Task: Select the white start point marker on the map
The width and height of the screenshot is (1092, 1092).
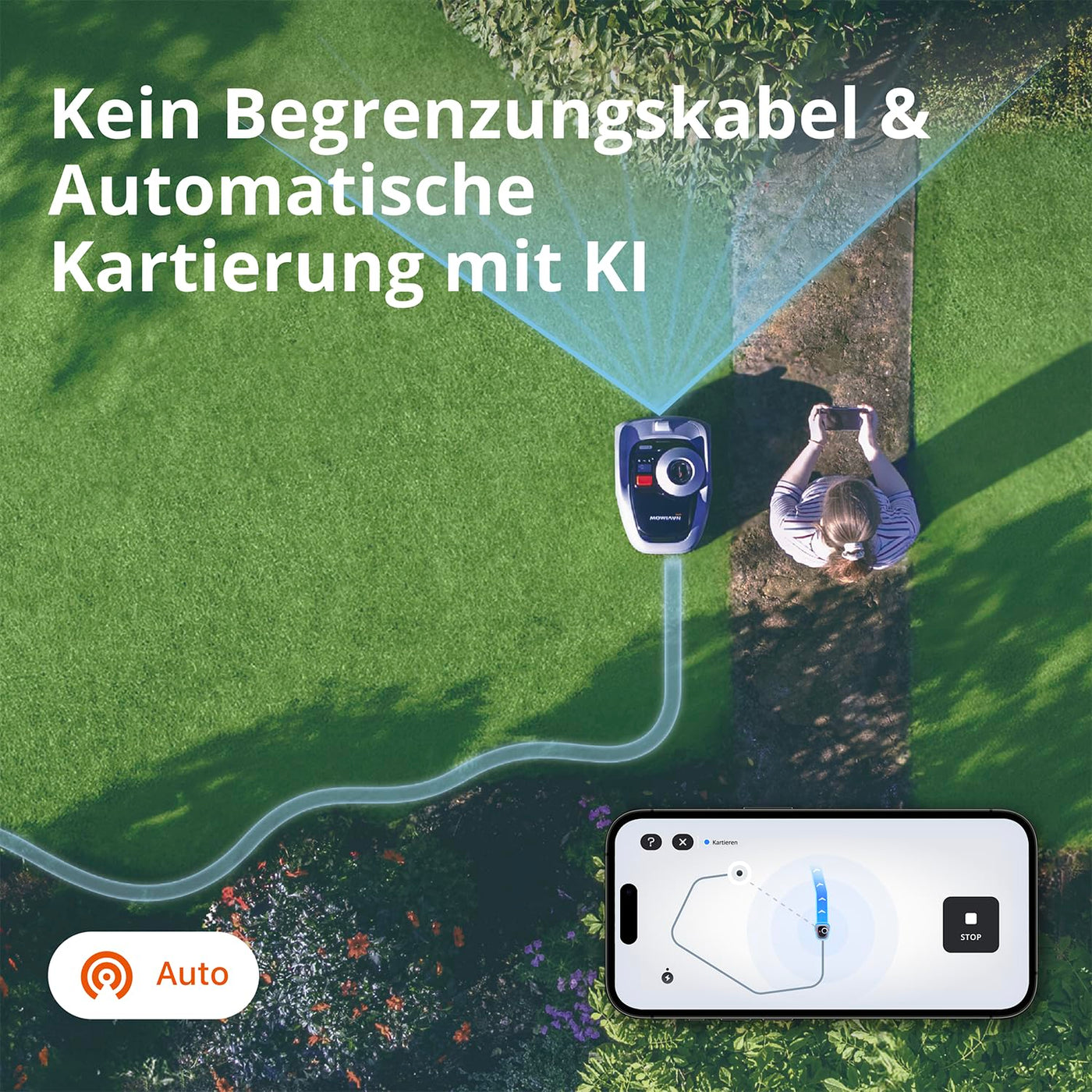Action: 739,873
